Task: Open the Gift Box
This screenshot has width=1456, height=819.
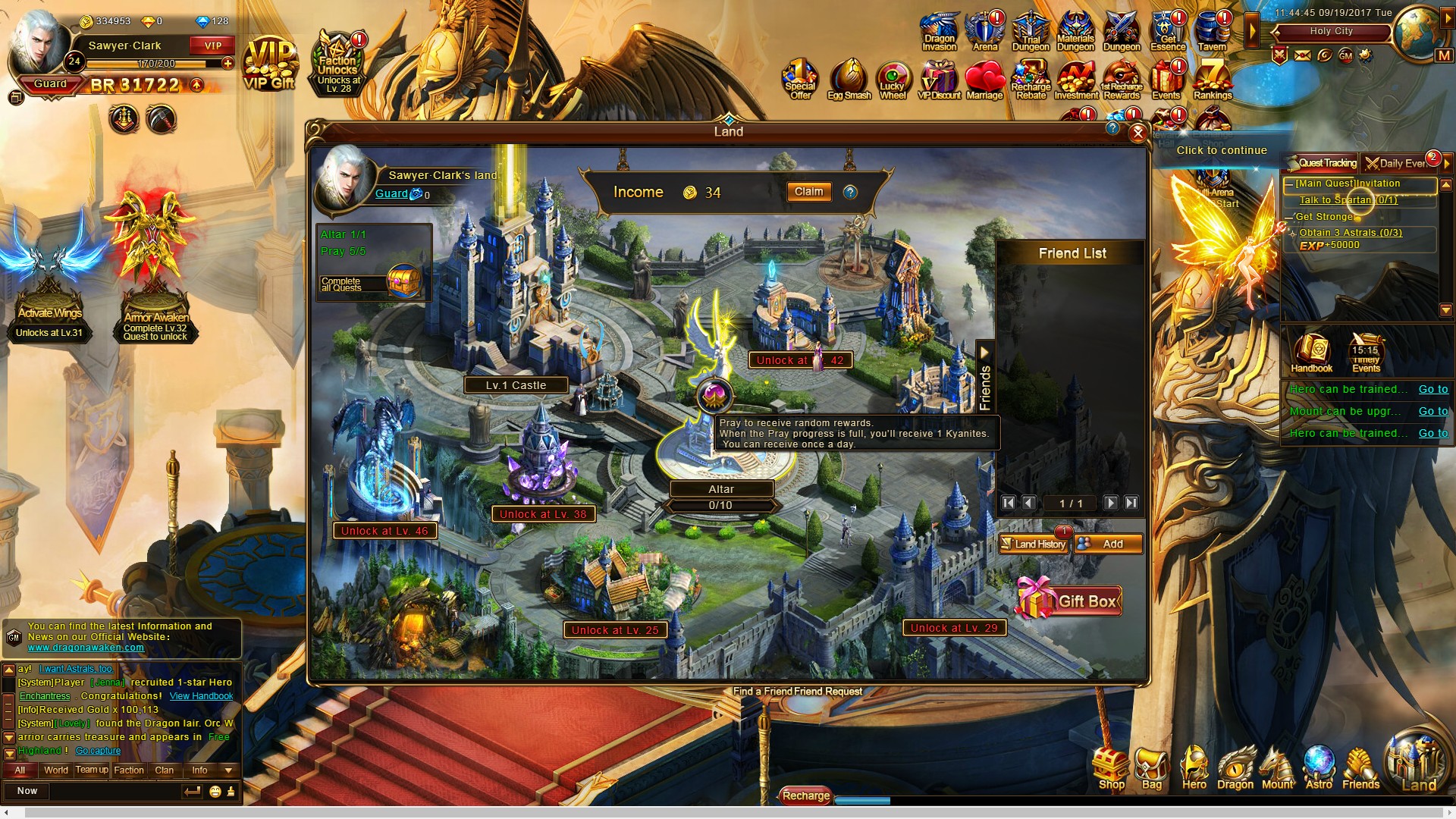Action: (x=1069, y=601)
